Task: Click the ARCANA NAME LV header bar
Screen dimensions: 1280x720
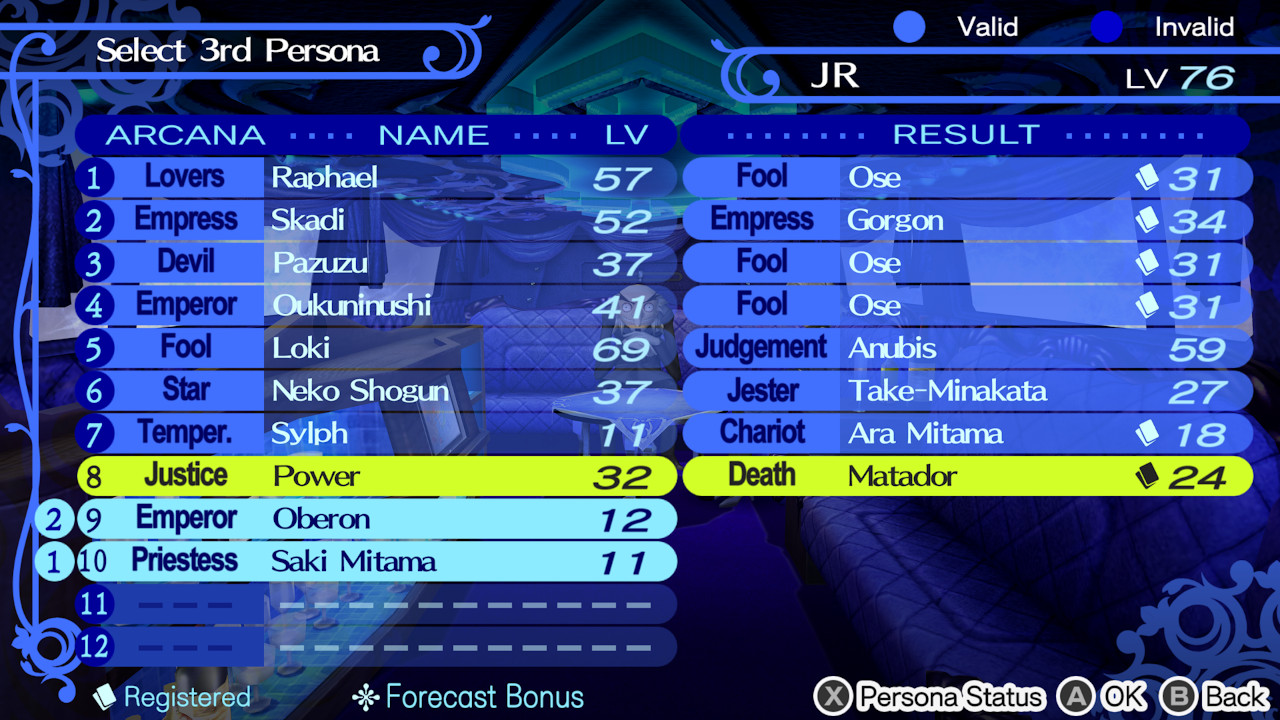Action: click(375, 135)
